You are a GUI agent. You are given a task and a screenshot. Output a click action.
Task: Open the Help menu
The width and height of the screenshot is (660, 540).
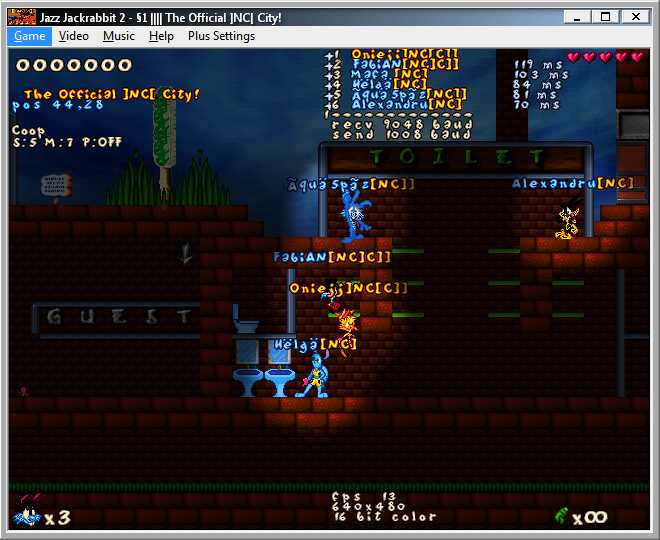click(161, 36)
